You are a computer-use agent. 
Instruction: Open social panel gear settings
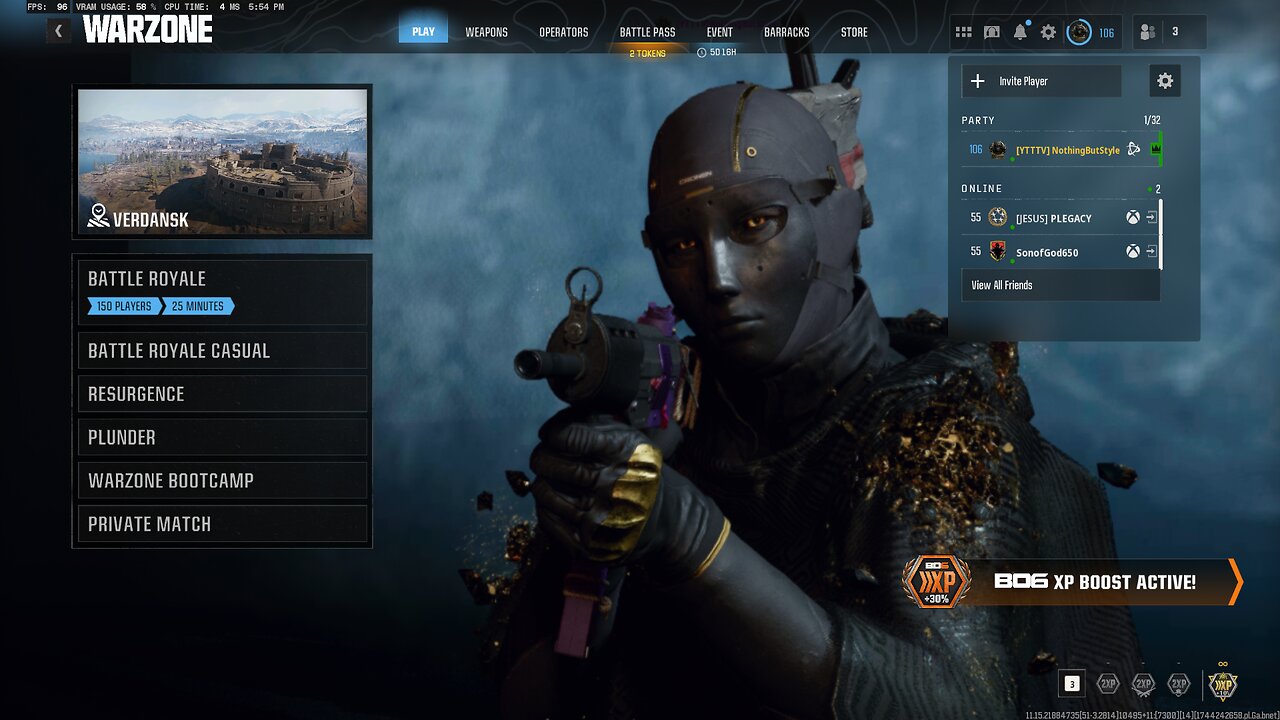(1165, 81)
